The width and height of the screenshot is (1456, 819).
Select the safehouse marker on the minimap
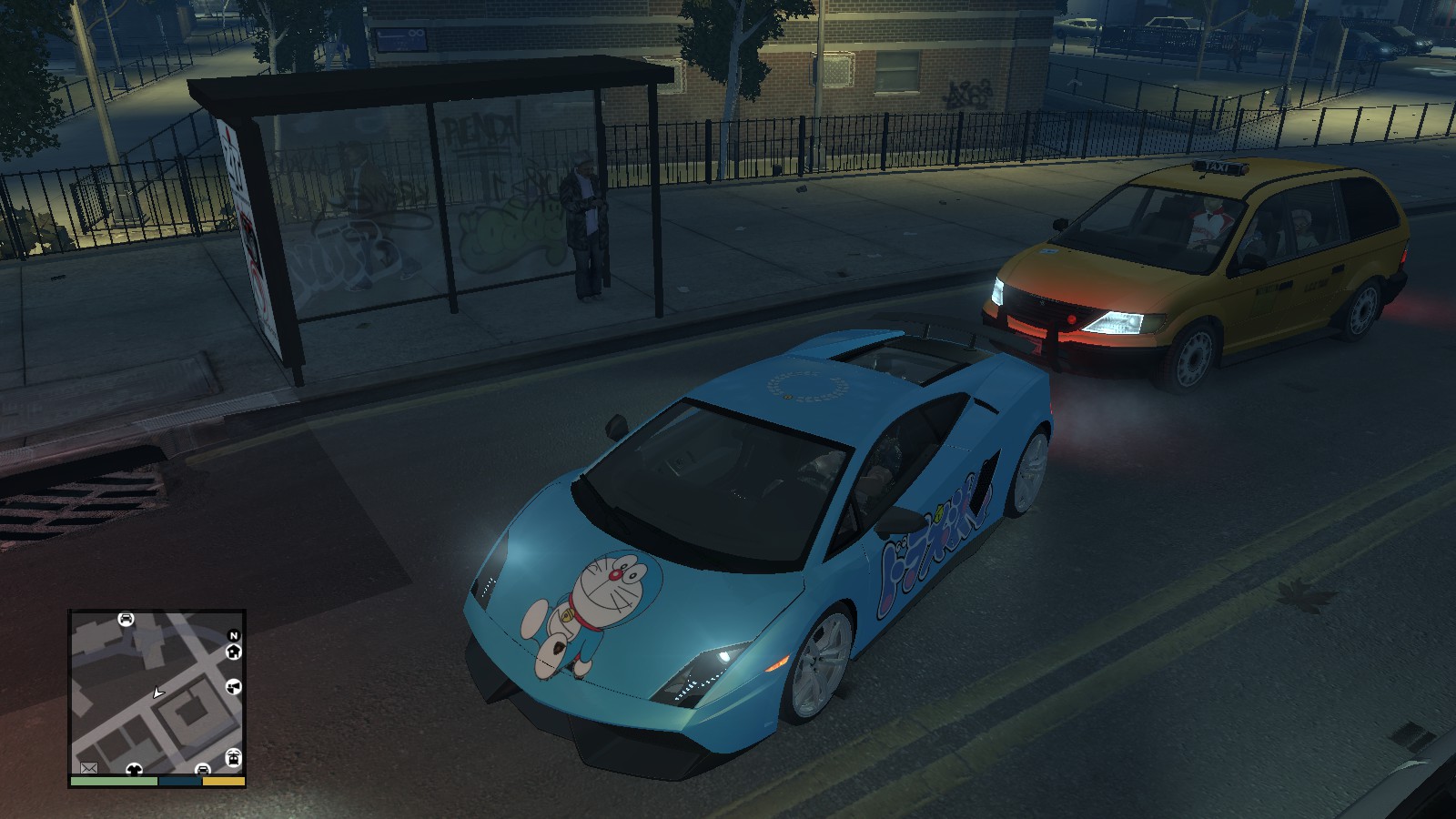click(x=234, y=652)
